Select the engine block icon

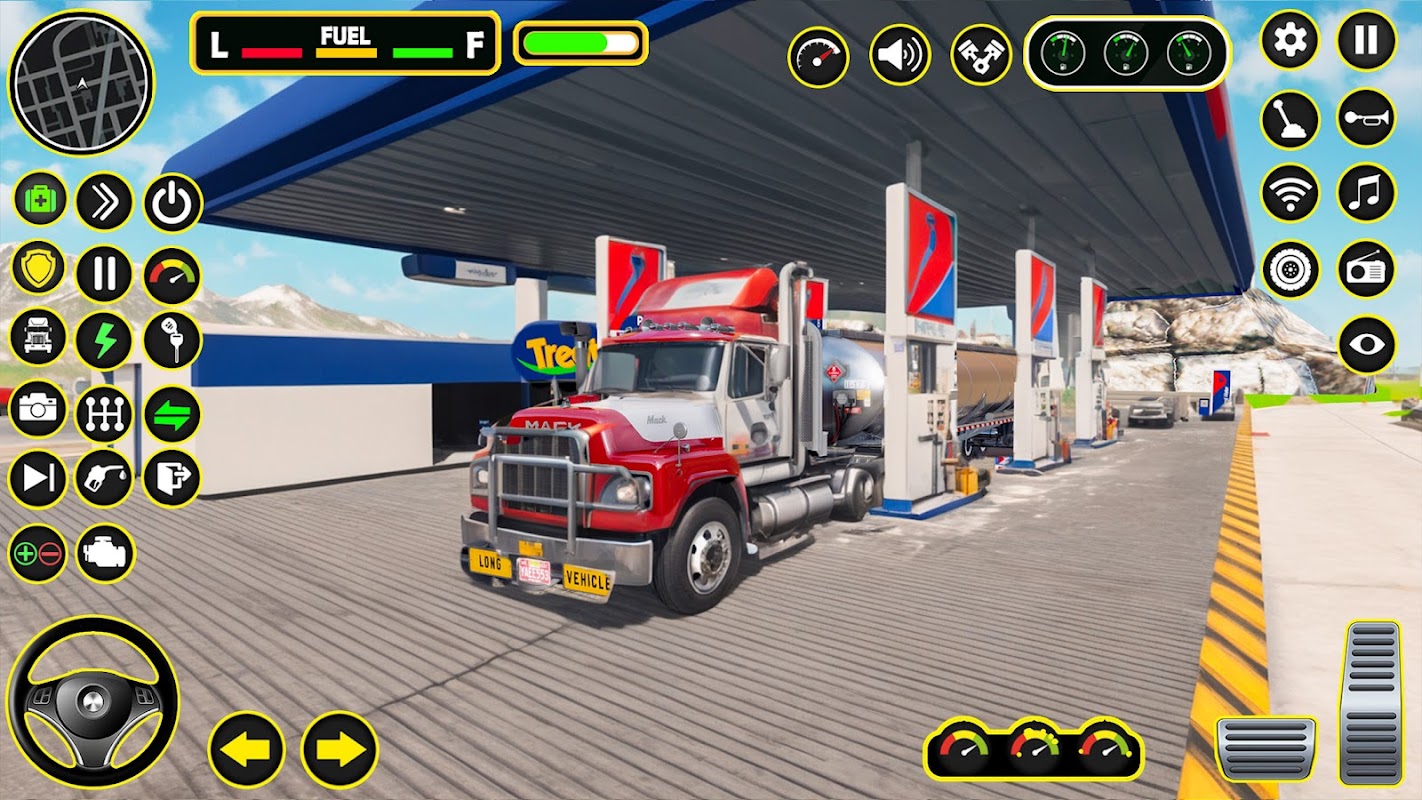(x=104, y=553)
